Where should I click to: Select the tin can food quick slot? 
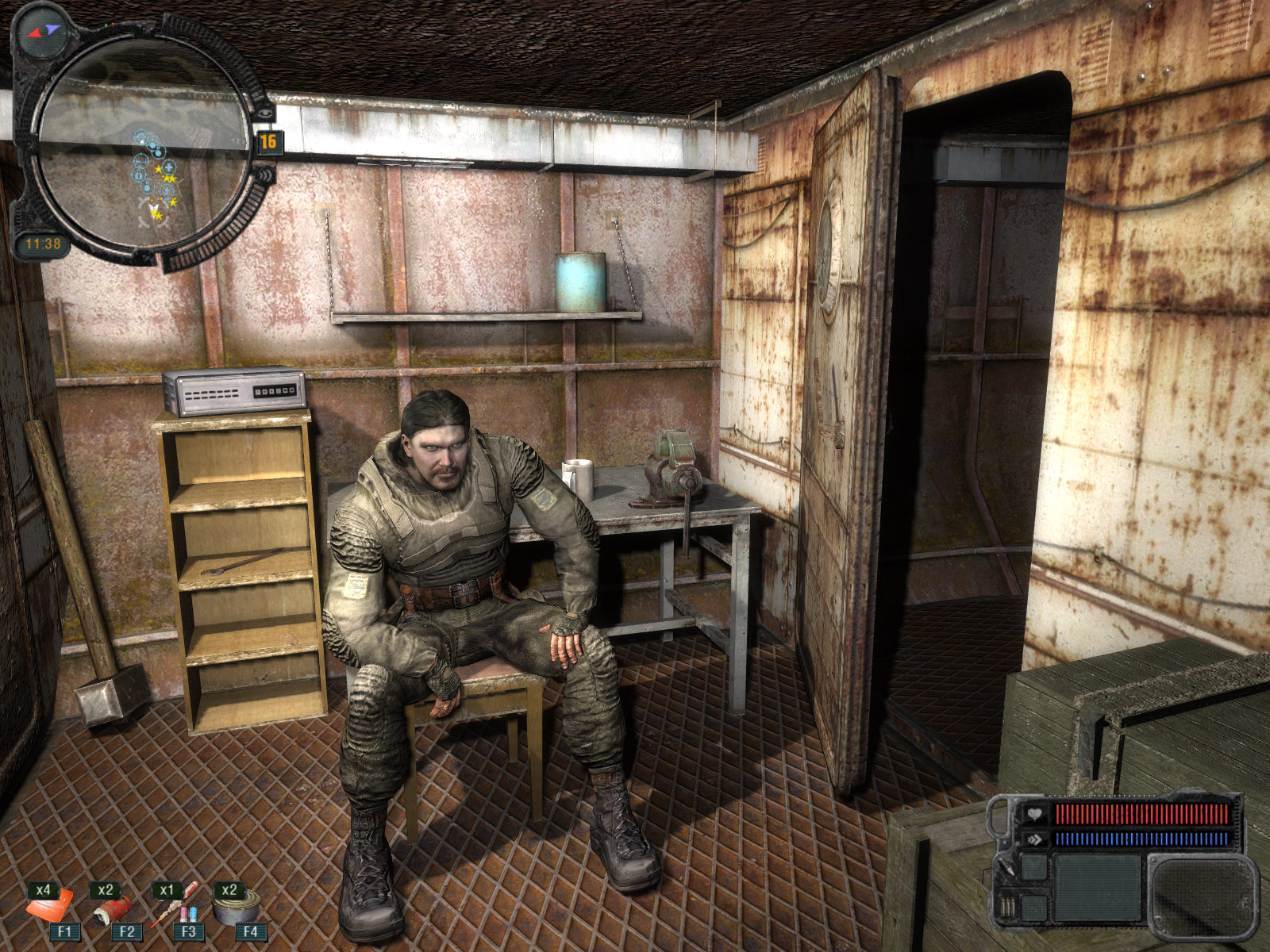pos(236,908)
